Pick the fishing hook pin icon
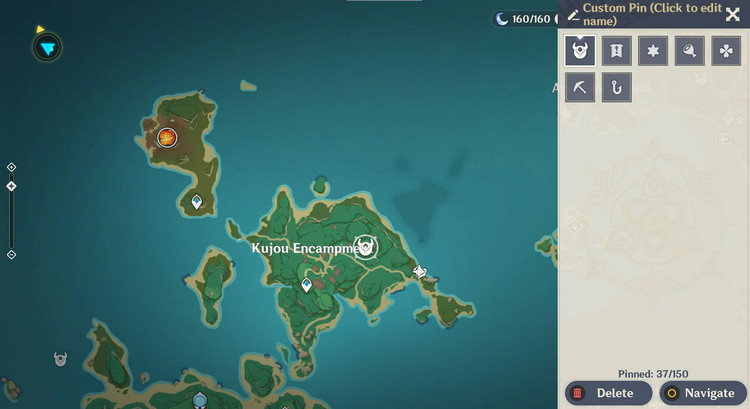This screenshot has height=409, width=750. pos(616,87)
